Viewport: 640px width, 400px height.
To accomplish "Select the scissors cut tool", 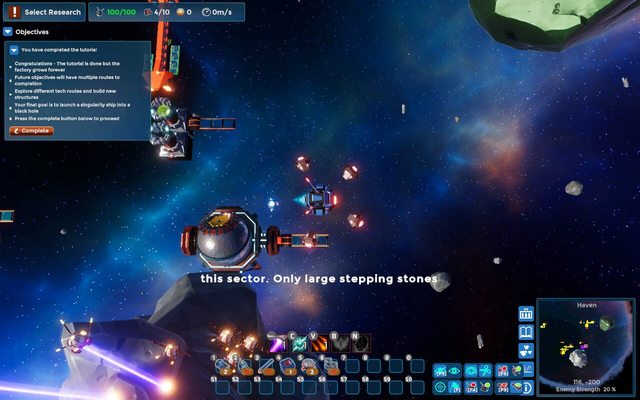I will pos(486,370).
